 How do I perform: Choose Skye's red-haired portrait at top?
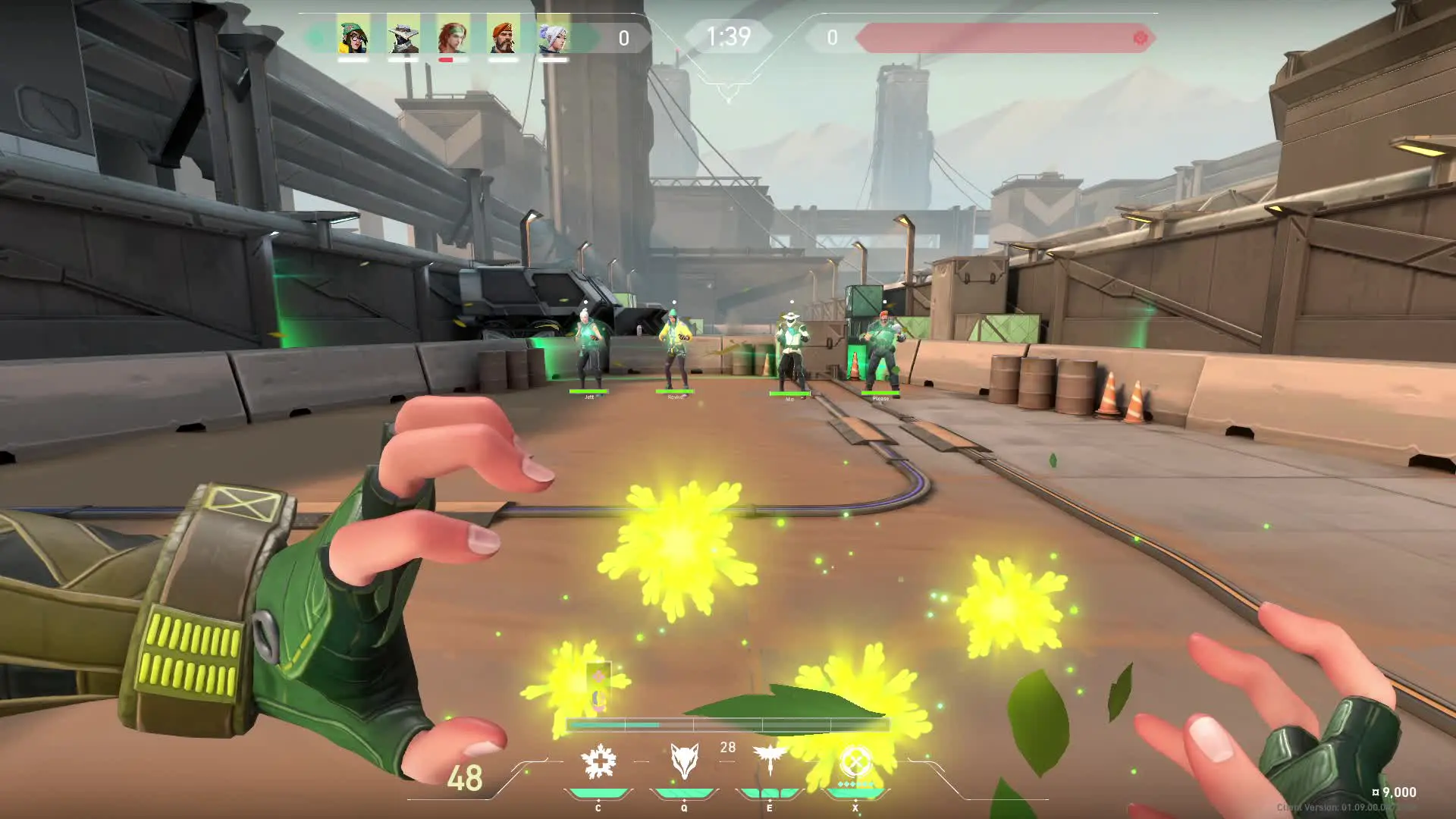[x=453, y=35]
